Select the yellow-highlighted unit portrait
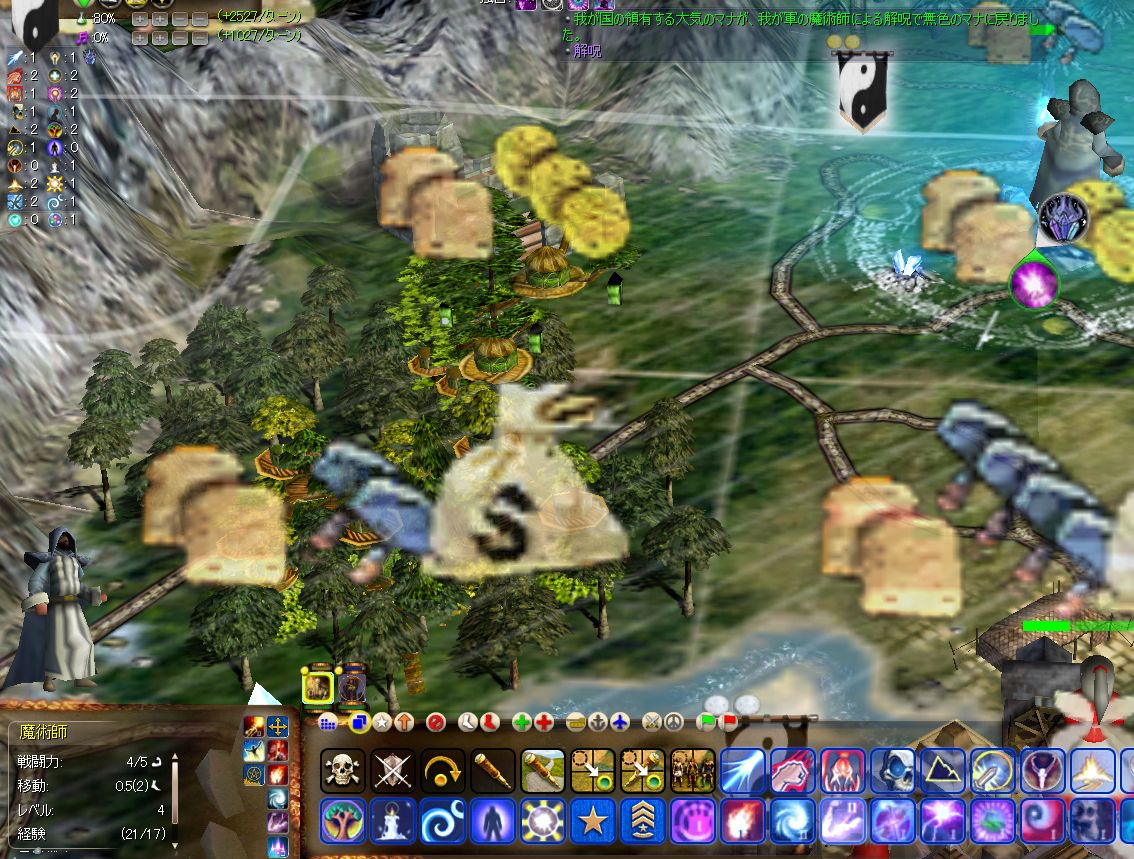The height and width of the screenshot is (859, 1134). coord(318,687)
